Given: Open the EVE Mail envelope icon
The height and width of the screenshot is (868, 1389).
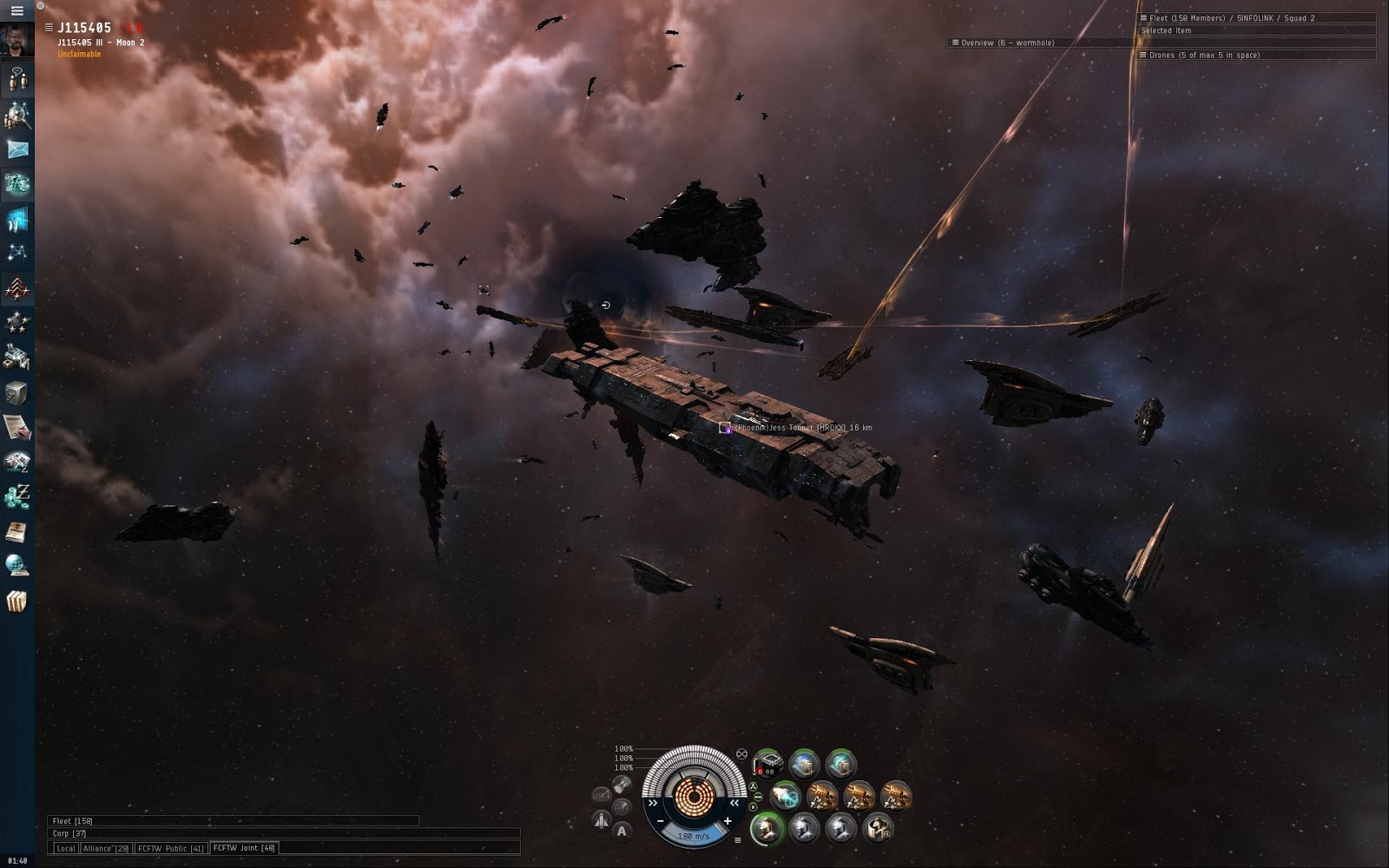Looking at the screenshot, I should (16, 149).
